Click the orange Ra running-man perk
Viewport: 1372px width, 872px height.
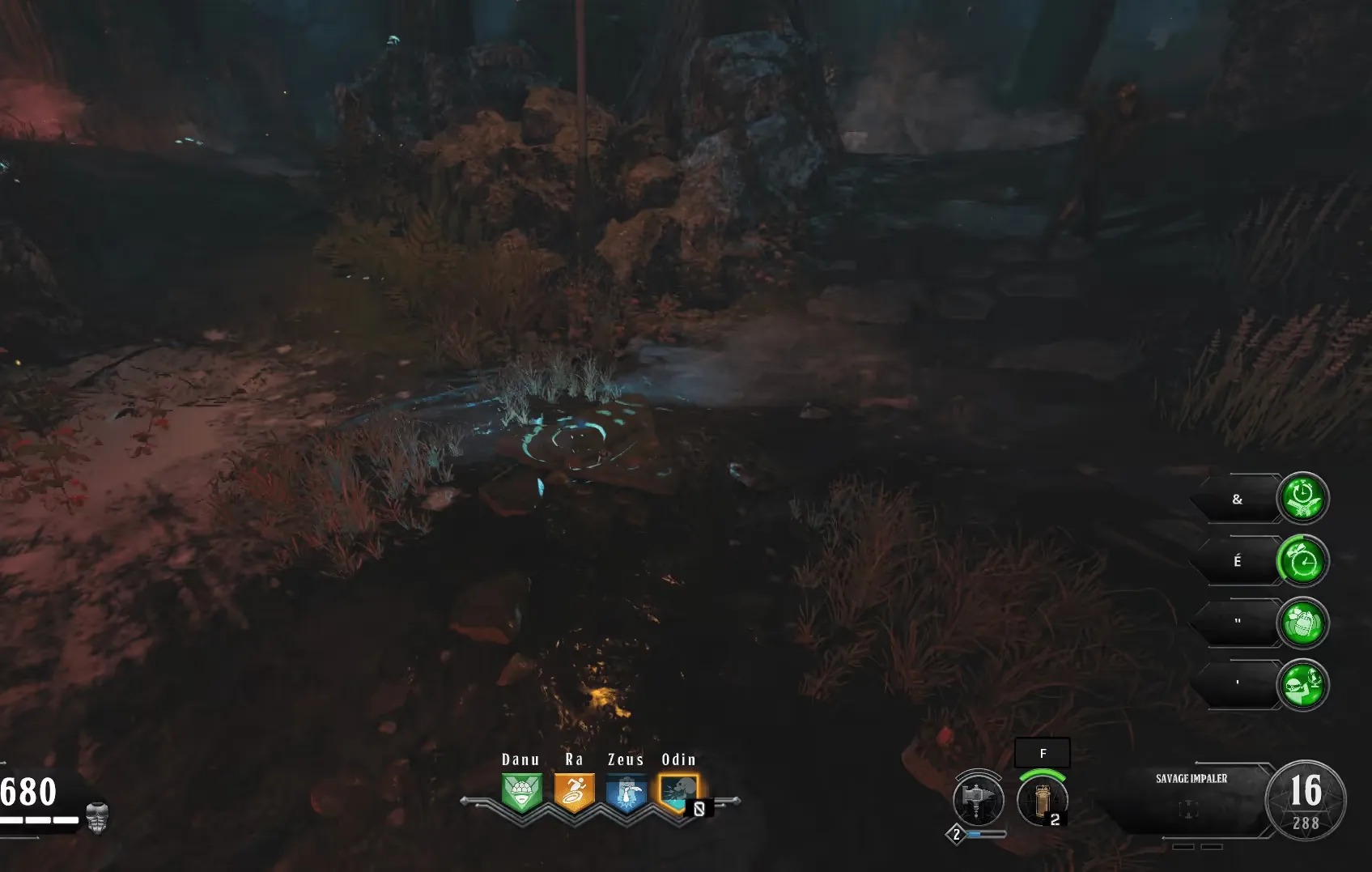click(574, 793)
